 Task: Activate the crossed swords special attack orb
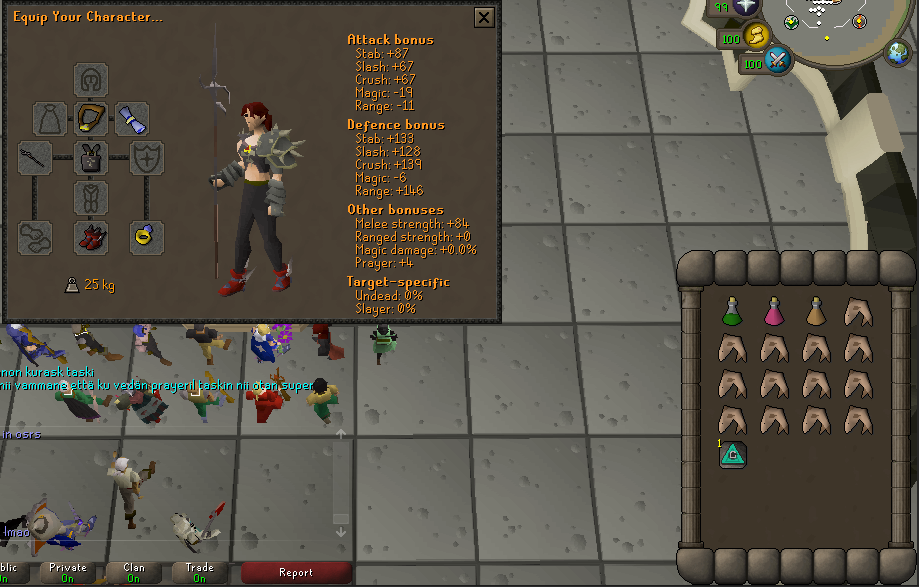[778, 62]
